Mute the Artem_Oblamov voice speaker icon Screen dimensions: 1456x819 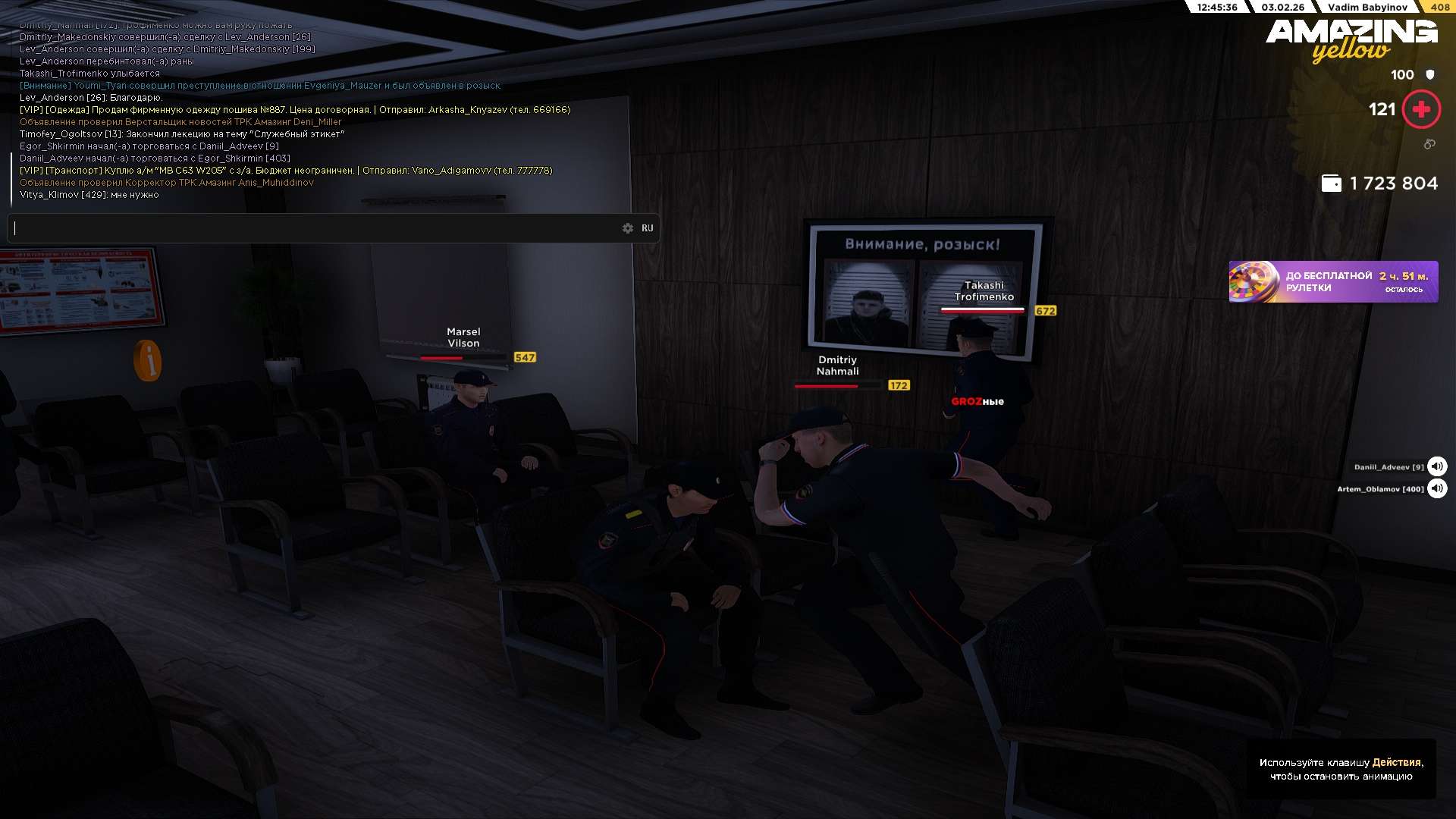coord(1436,488)
